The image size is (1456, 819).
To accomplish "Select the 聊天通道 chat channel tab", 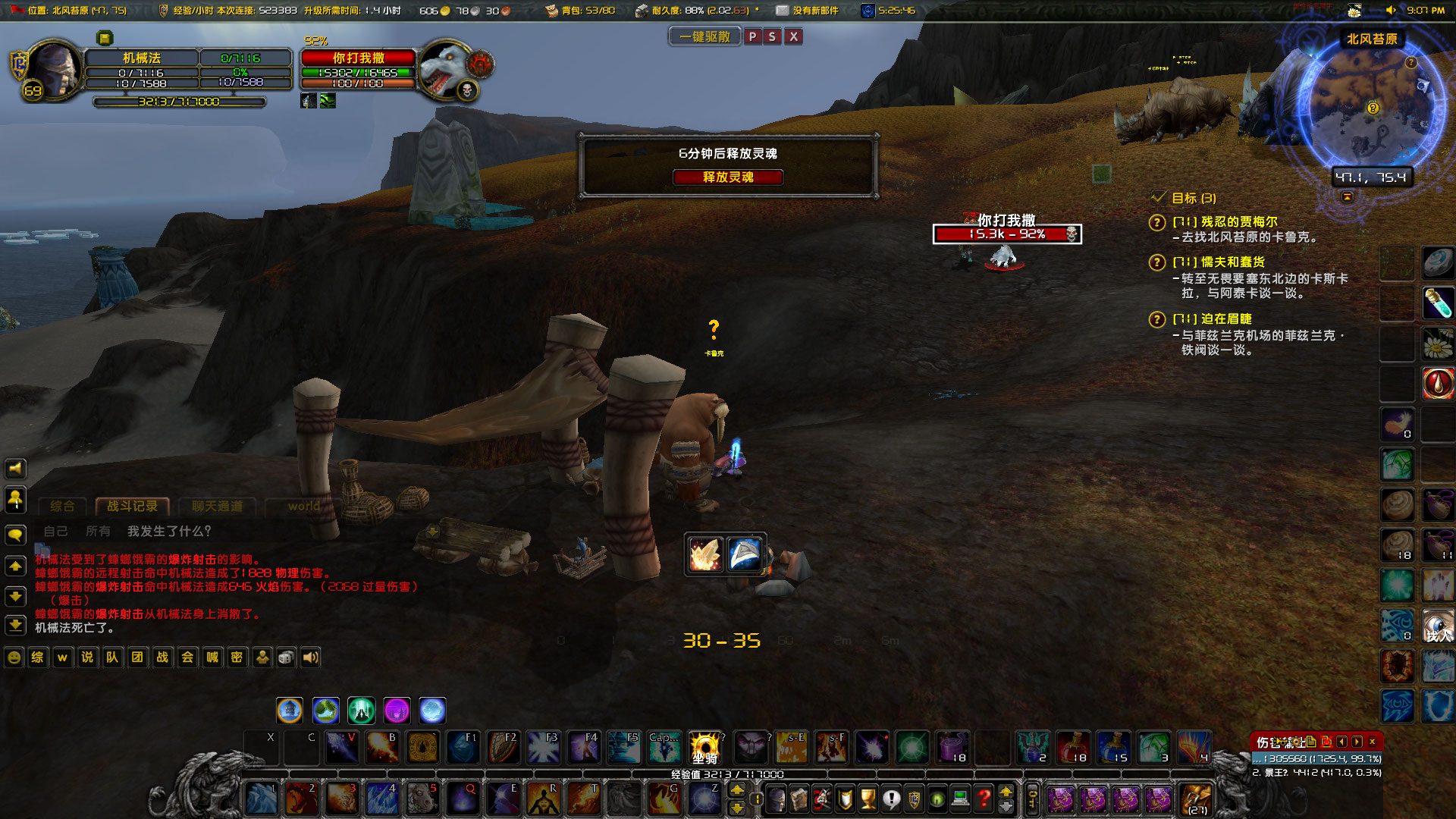I will (x=217, y=506).
